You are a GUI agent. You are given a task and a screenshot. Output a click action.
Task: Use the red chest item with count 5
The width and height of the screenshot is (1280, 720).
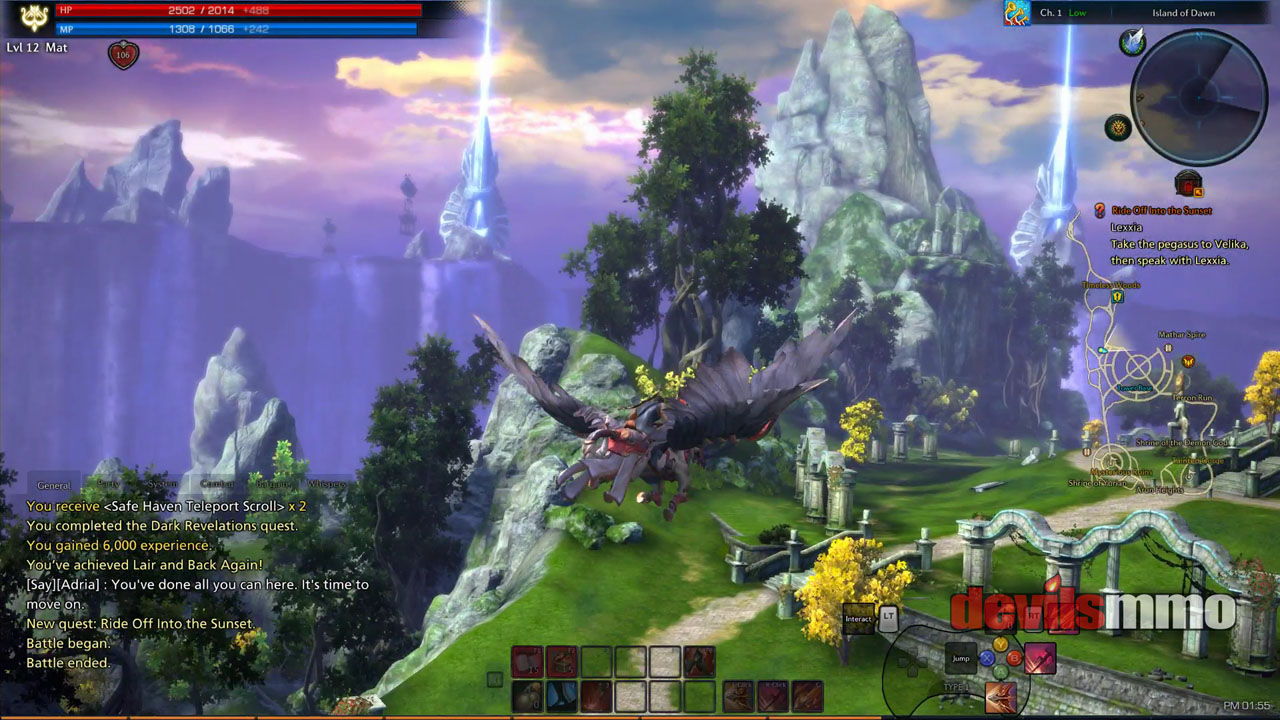click(562, 661)
